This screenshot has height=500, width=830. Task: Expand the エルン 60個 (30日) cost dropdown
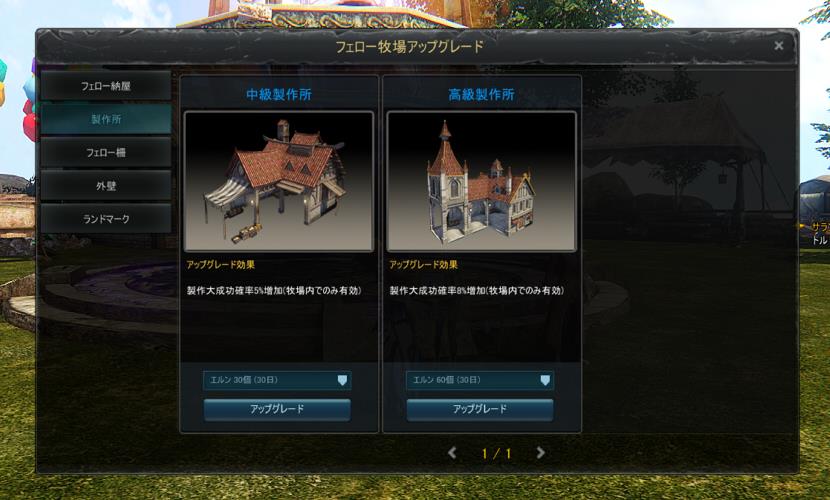pyautogui.click(x=480, y=380)
